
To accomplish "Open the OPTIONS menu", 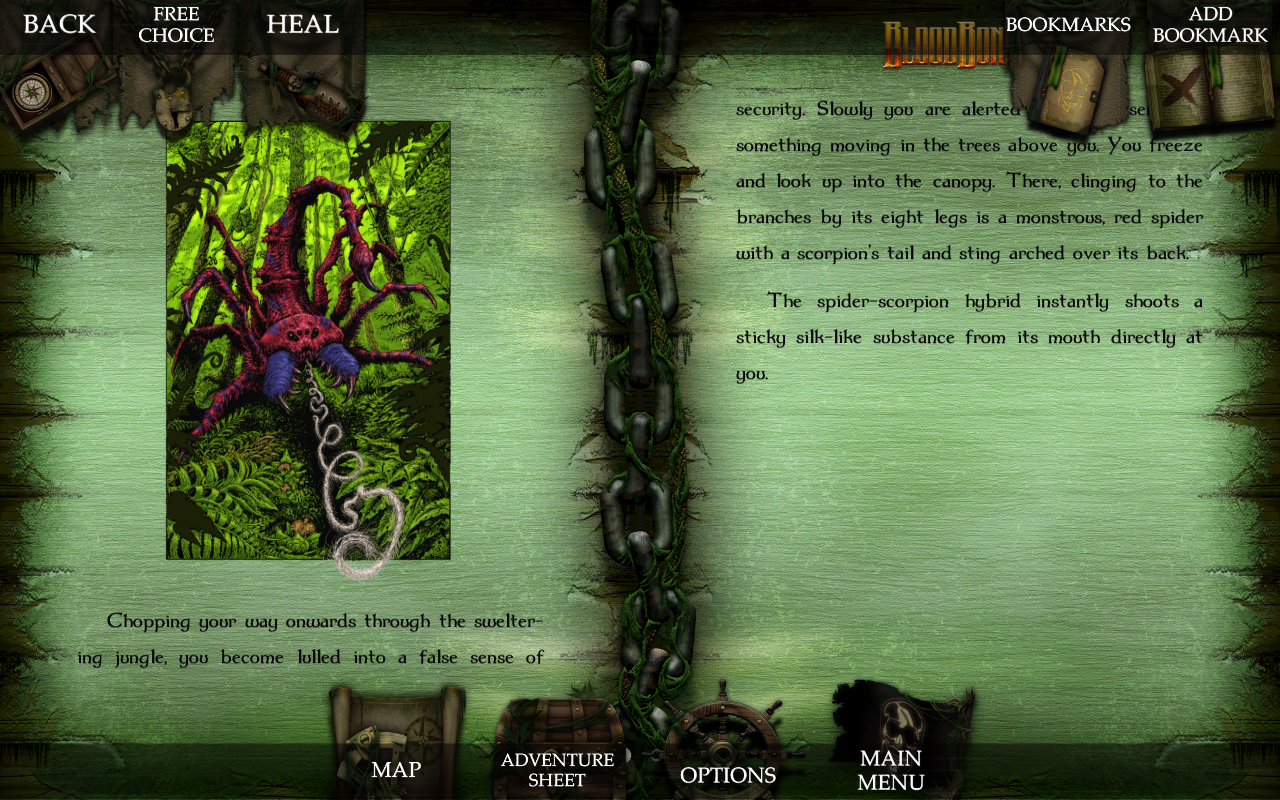I will (728, 775).
